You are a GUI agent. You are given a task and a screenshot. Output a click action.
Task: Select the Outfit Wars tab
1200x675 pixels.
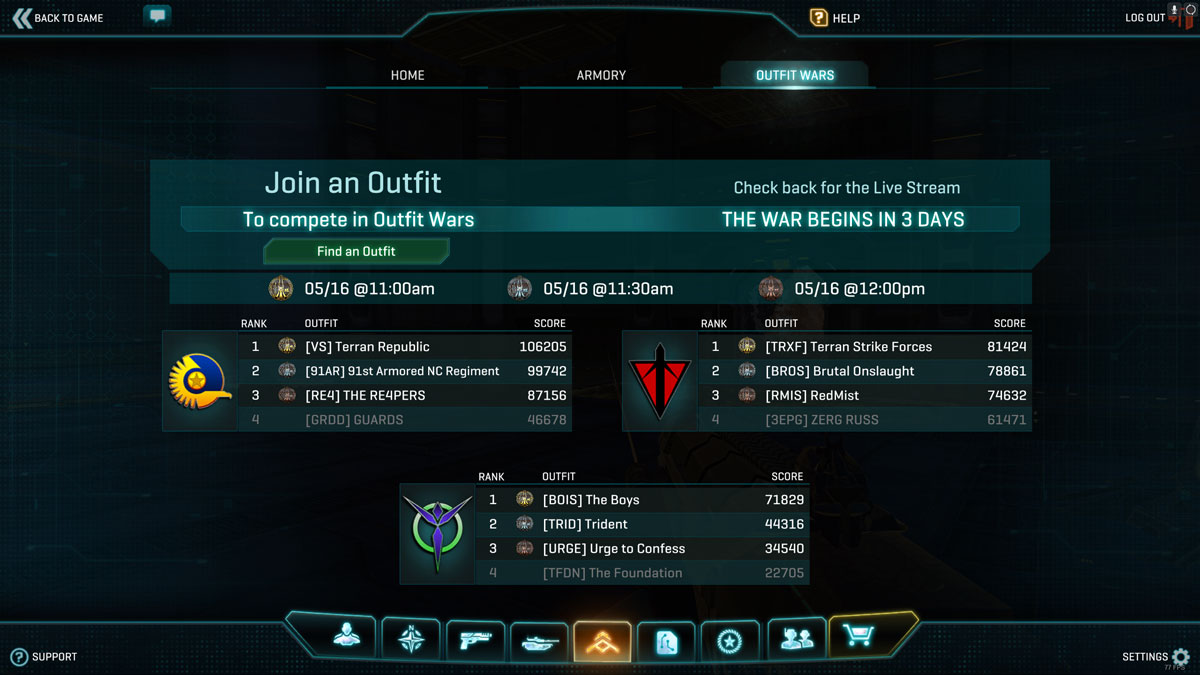795,75
